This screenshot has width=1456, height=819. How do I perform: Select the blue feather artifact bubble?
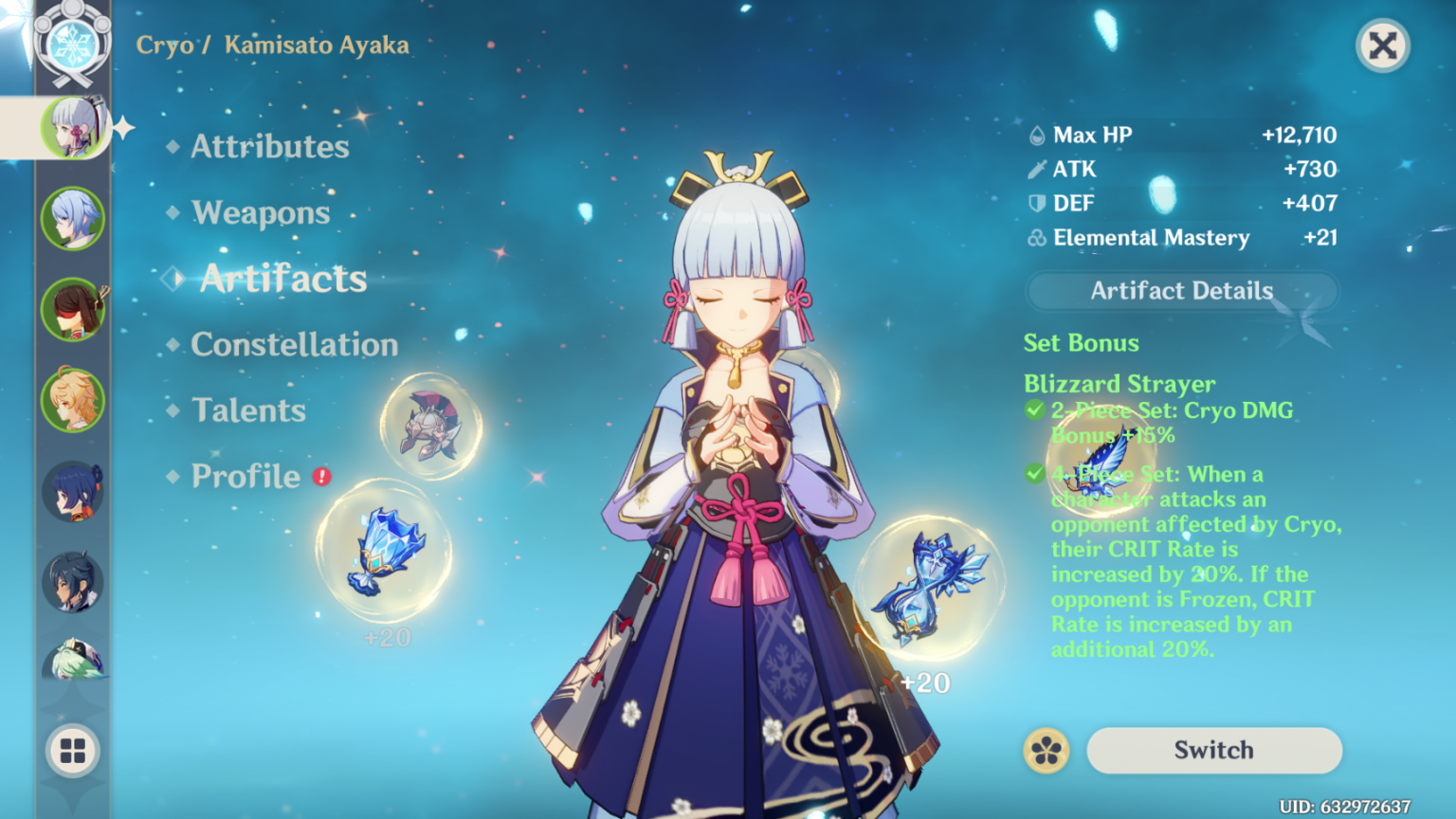pyautogui.click(x=1100, y=462)
